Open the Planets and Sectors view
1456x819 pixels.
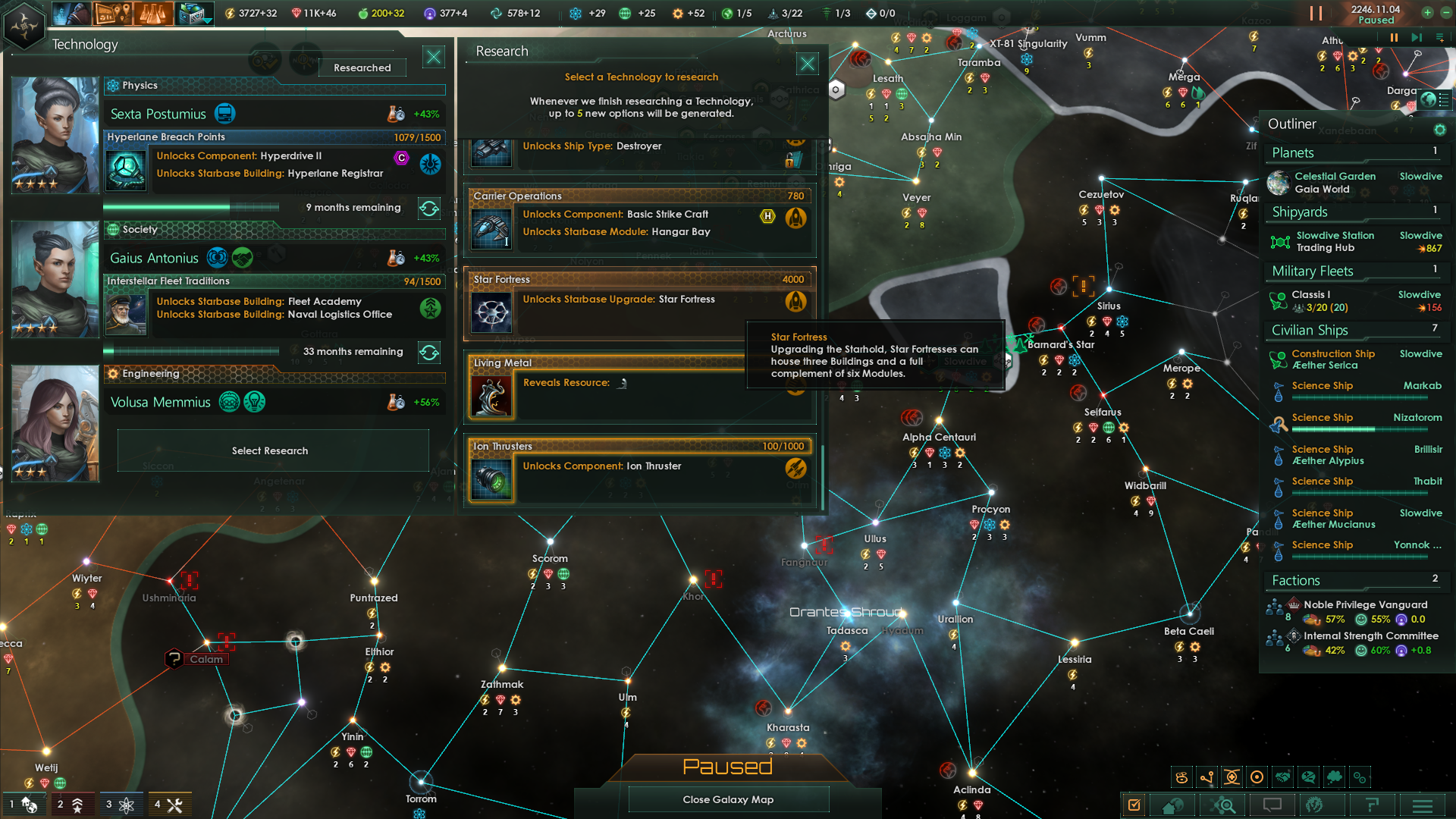[1174, 805]
